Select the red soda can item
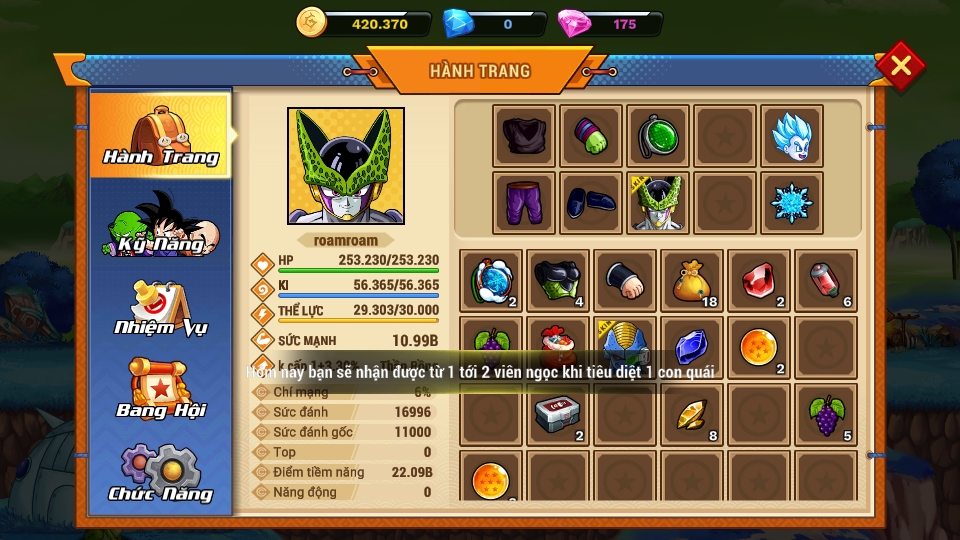 click(x=826, y=281)
